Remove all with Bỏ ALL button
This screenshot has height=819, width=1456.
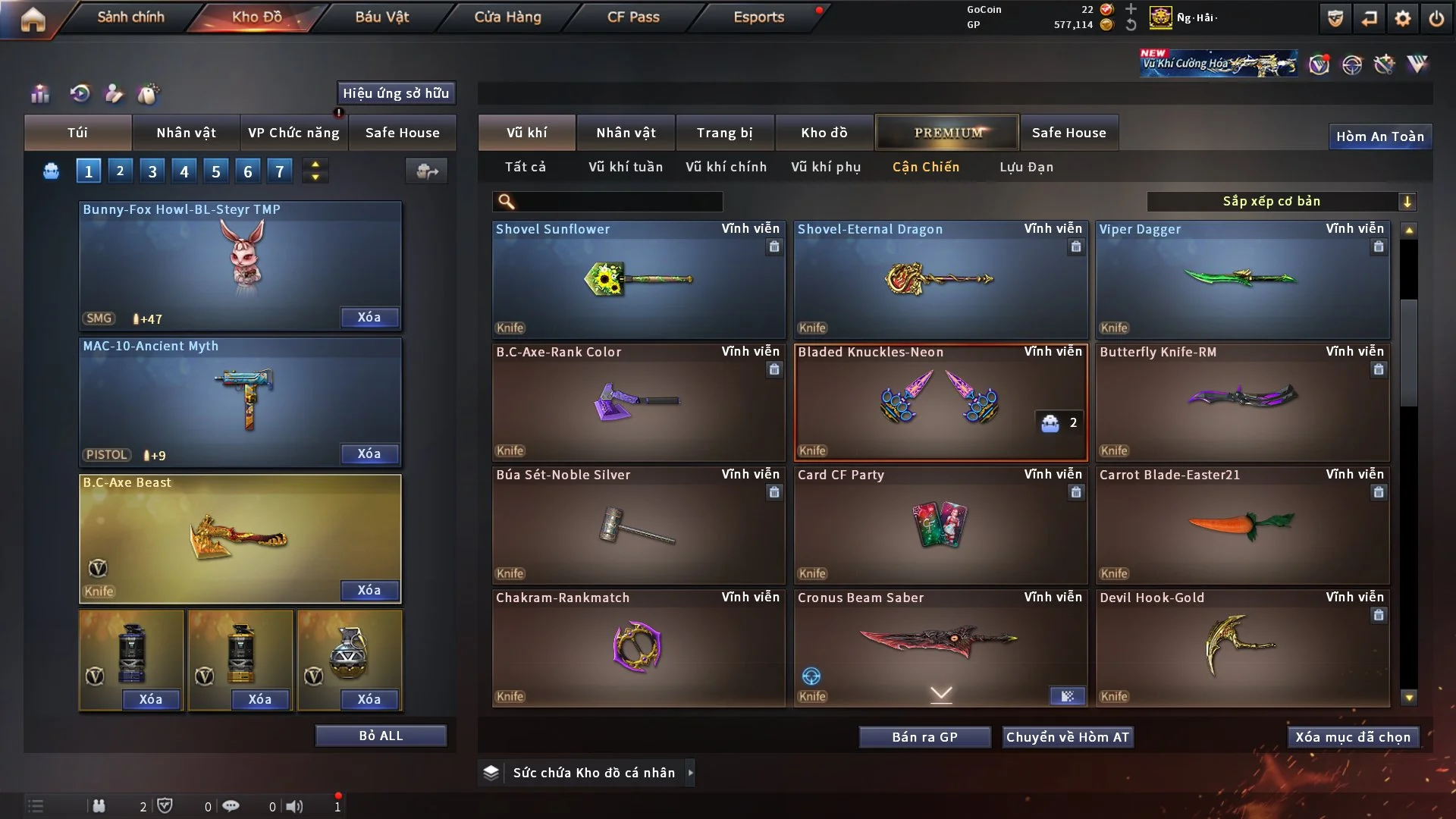tap(381, 736)
